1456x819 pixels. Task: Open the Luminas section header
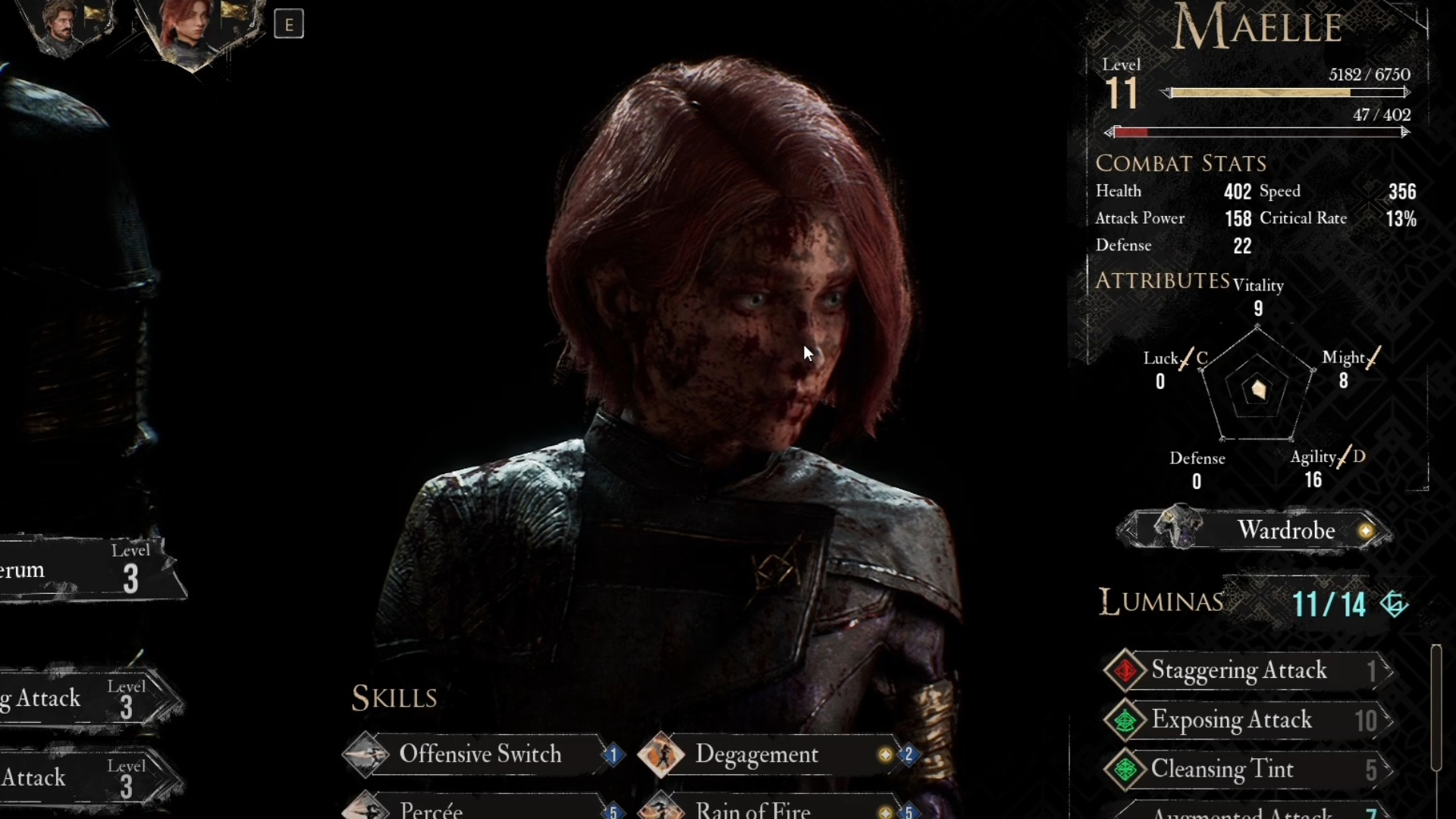(x=1162, y=602)
